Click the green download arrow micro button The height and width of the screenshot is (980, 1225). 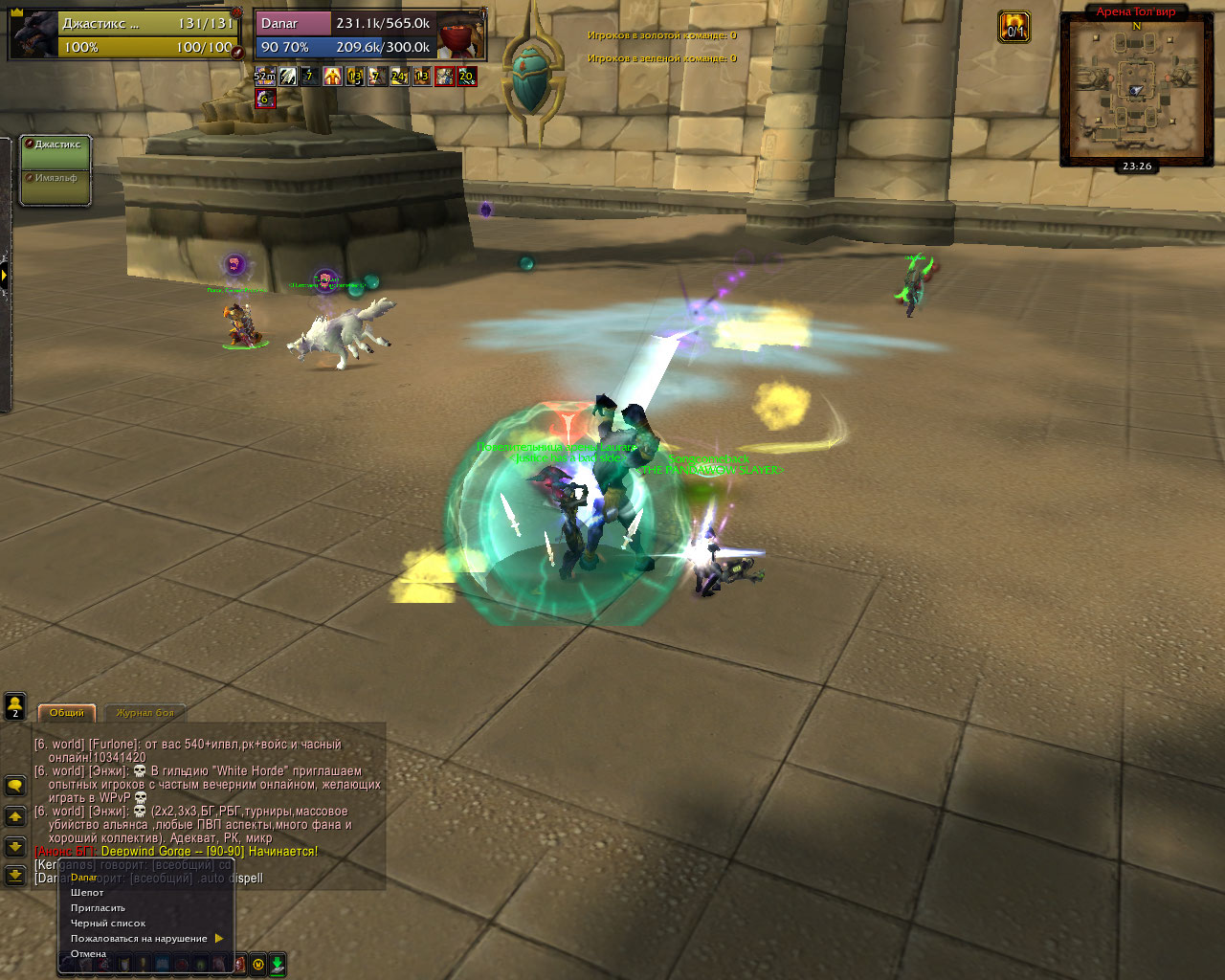[x=278, y=965]
